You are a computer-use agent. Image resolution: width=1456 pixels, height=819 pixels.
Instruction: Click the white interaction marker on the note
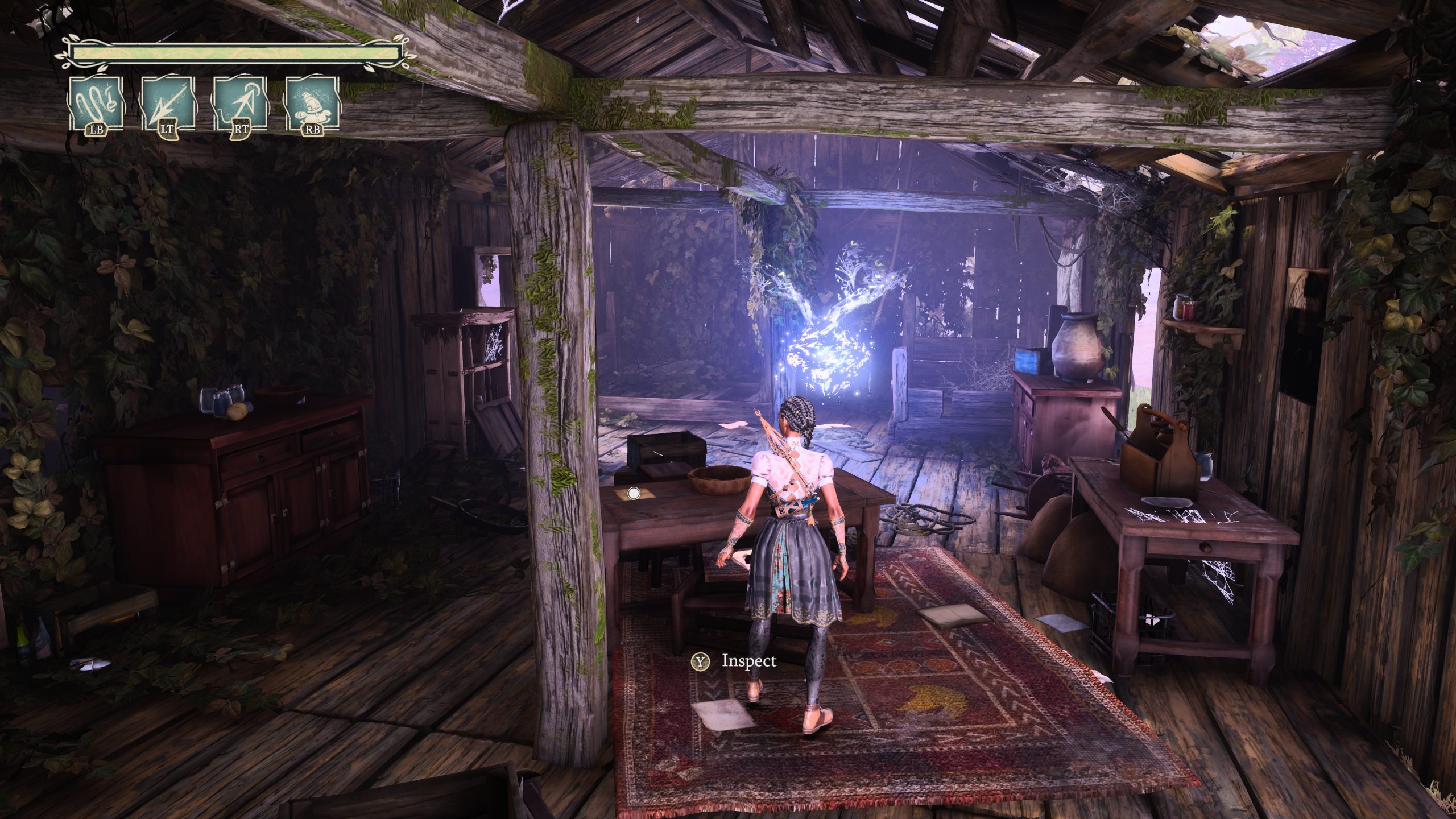click(635, 494)
